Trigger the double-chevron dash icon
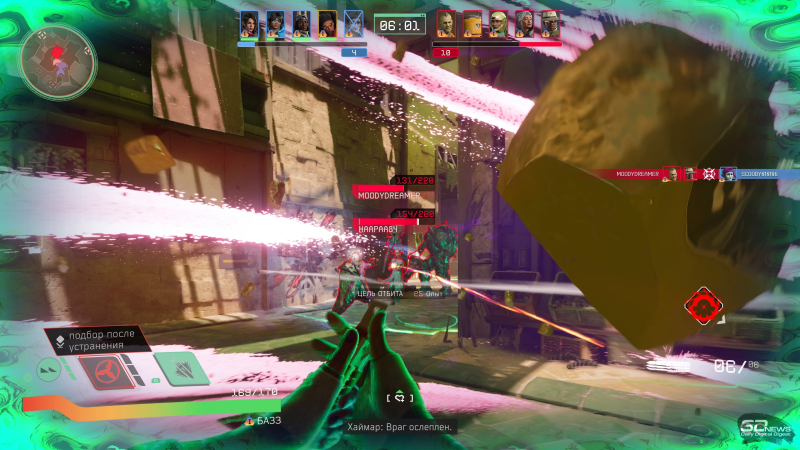The width and height of the screenshot is (800, 450). tap(50, 369)
